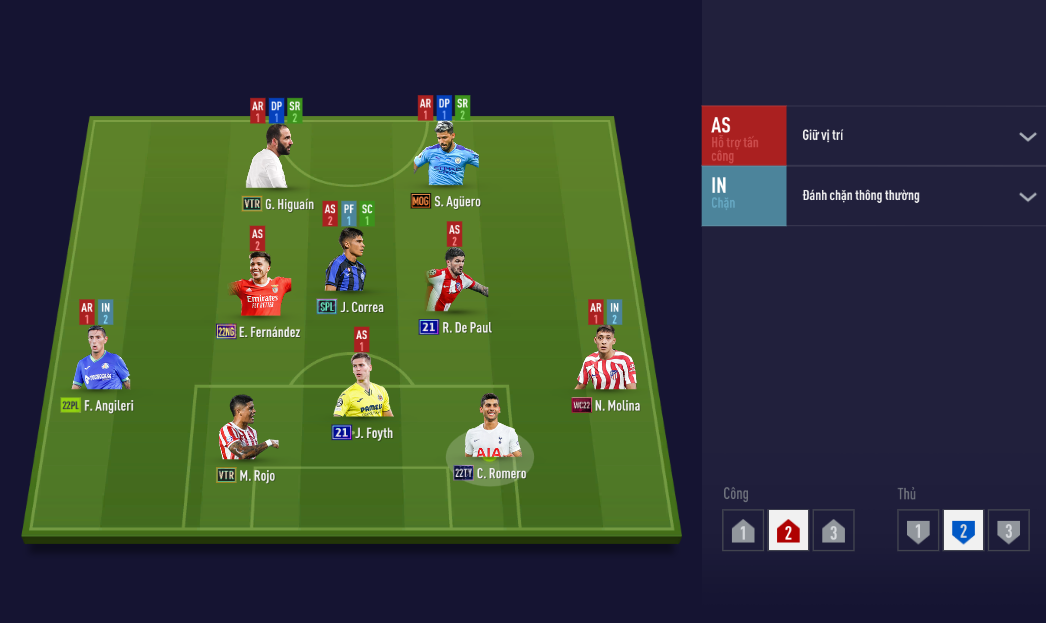Choose defense (Thủ) level 2 shield
This screenshot has height=623, width=1046.
[963, 531]
